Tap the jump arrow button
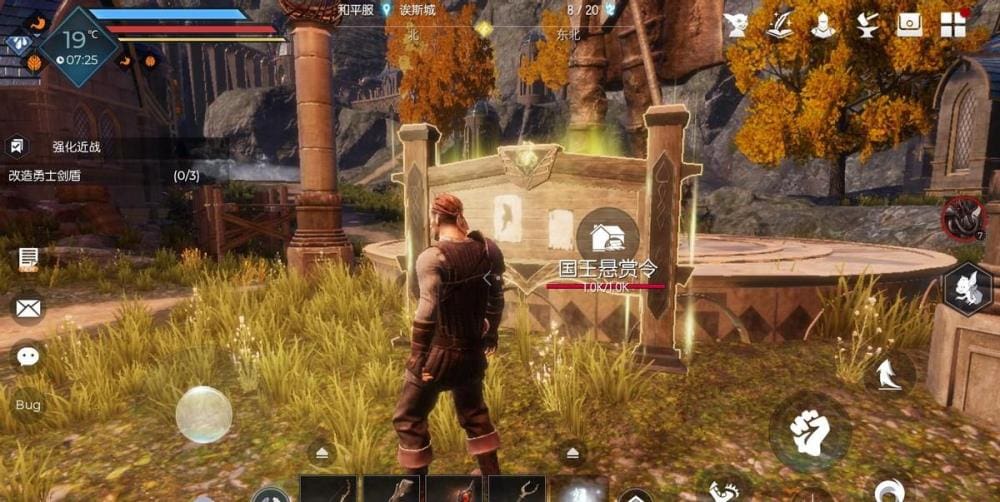Image resolution: width=1000 pixels, height=502 pixels. click(x=889, y=374)
